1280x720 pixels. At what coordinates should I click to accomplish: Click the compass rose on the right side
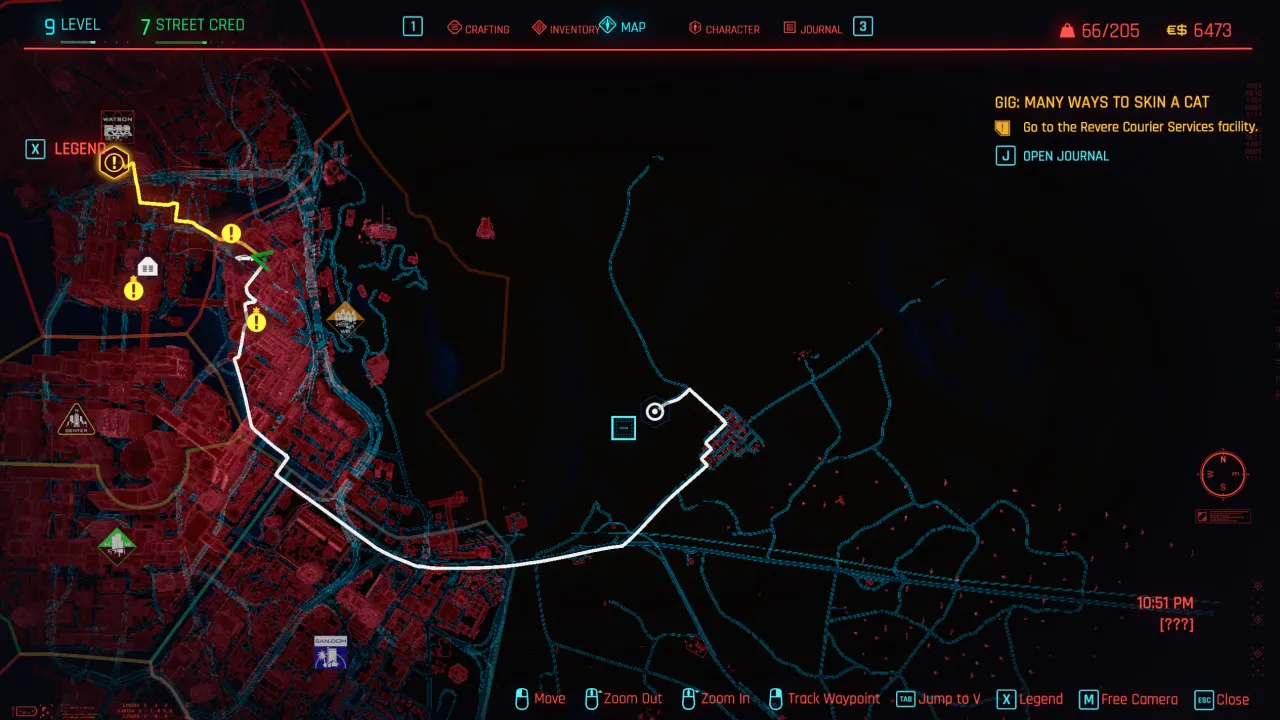coord(1222,474)
